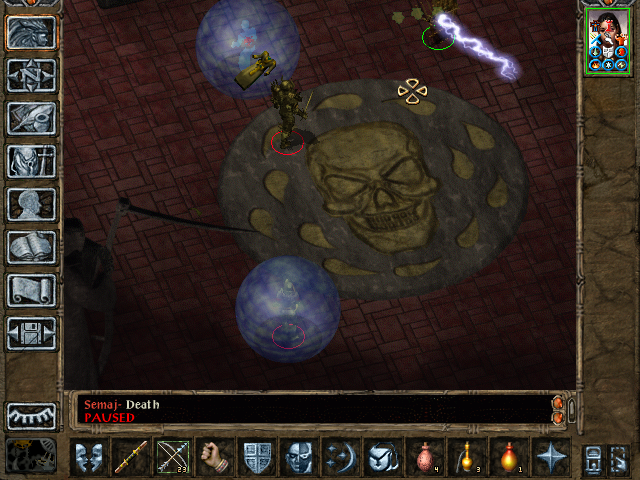Open the inventory screen
This screenshot has width=640, height=480.
point(32,161)
